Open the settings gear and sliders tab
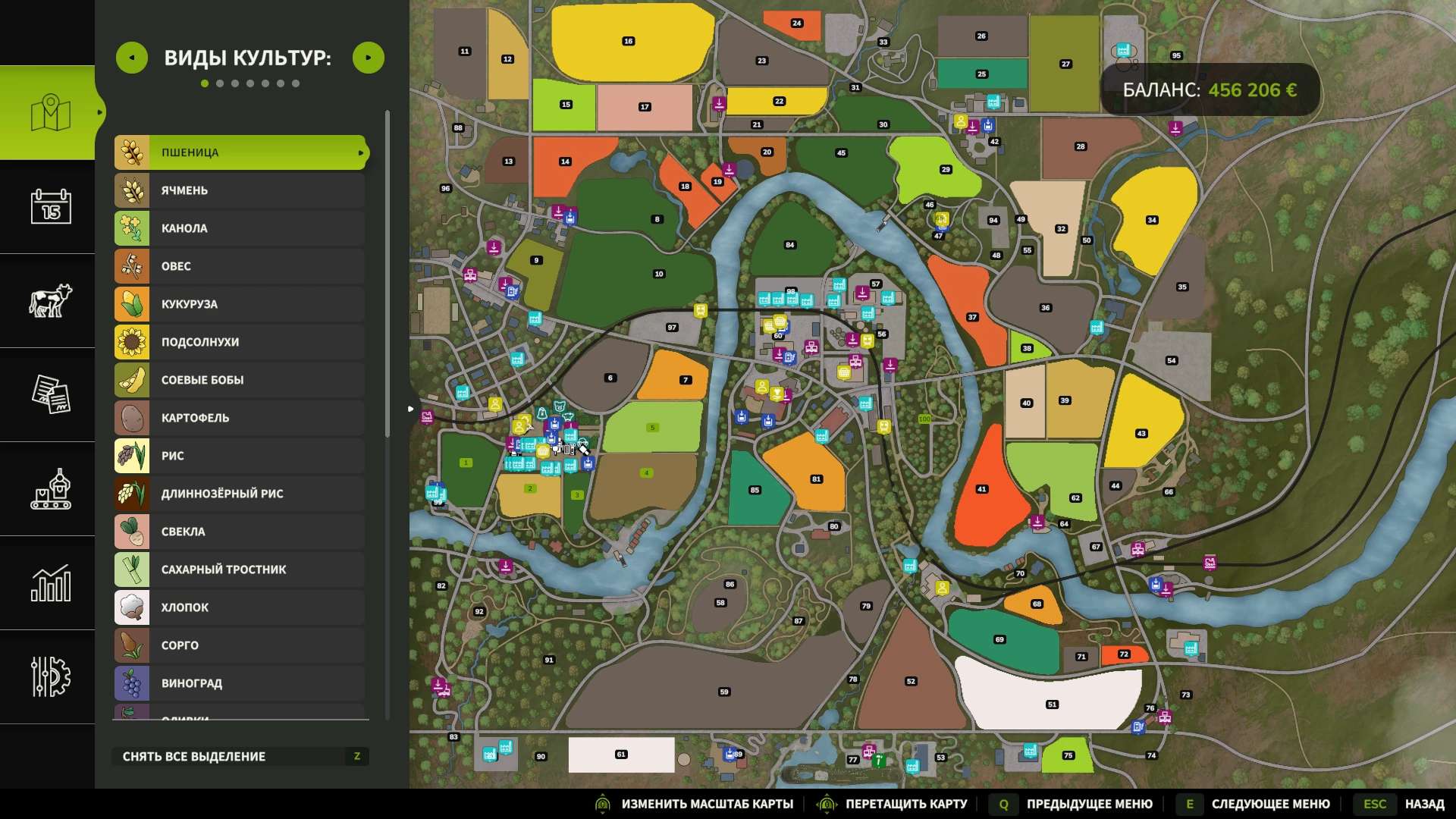 pyautogui.click(x=50, y=676)
